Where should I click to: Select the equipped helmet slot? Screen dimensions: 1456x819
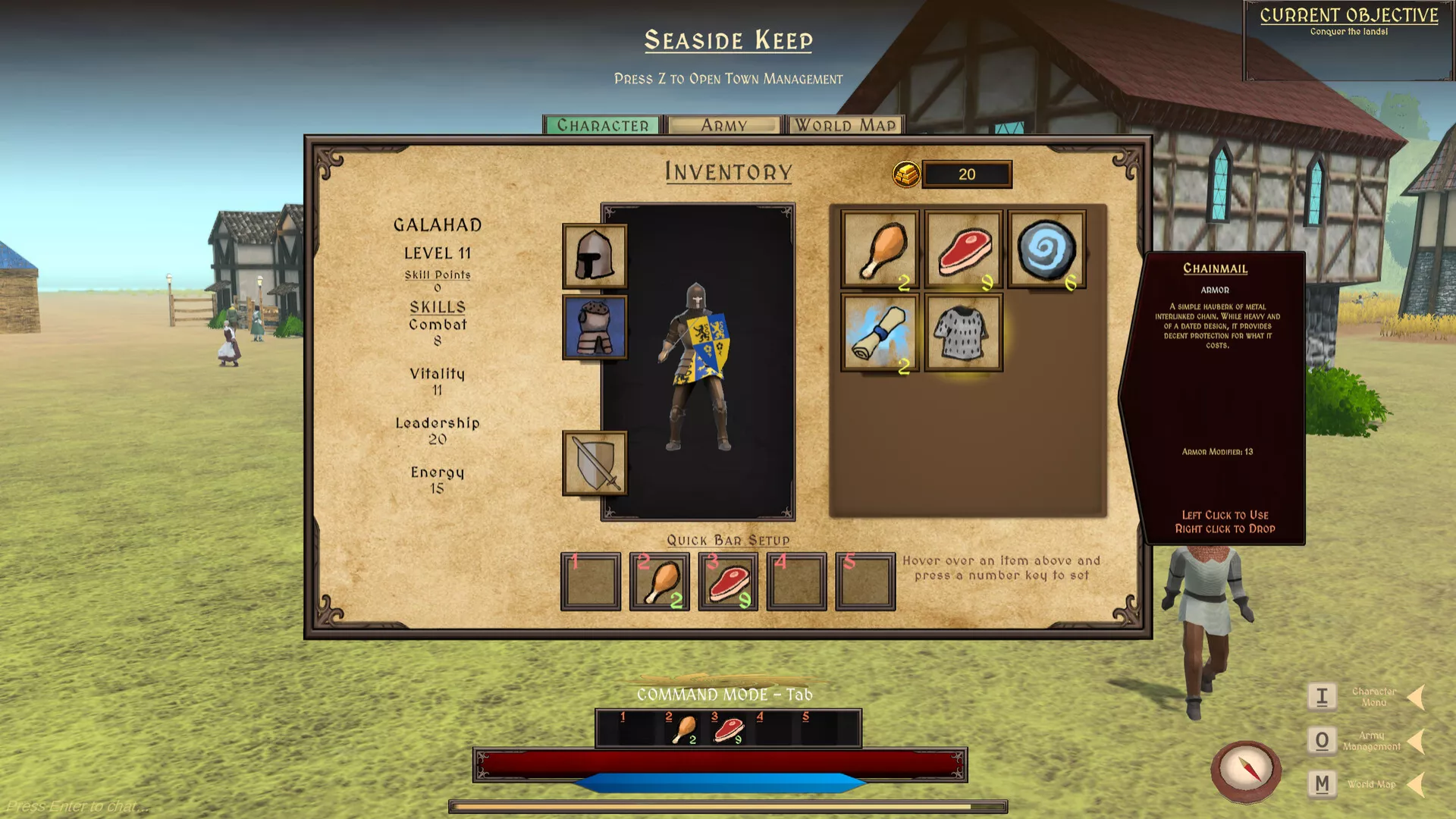pos(595,256)
